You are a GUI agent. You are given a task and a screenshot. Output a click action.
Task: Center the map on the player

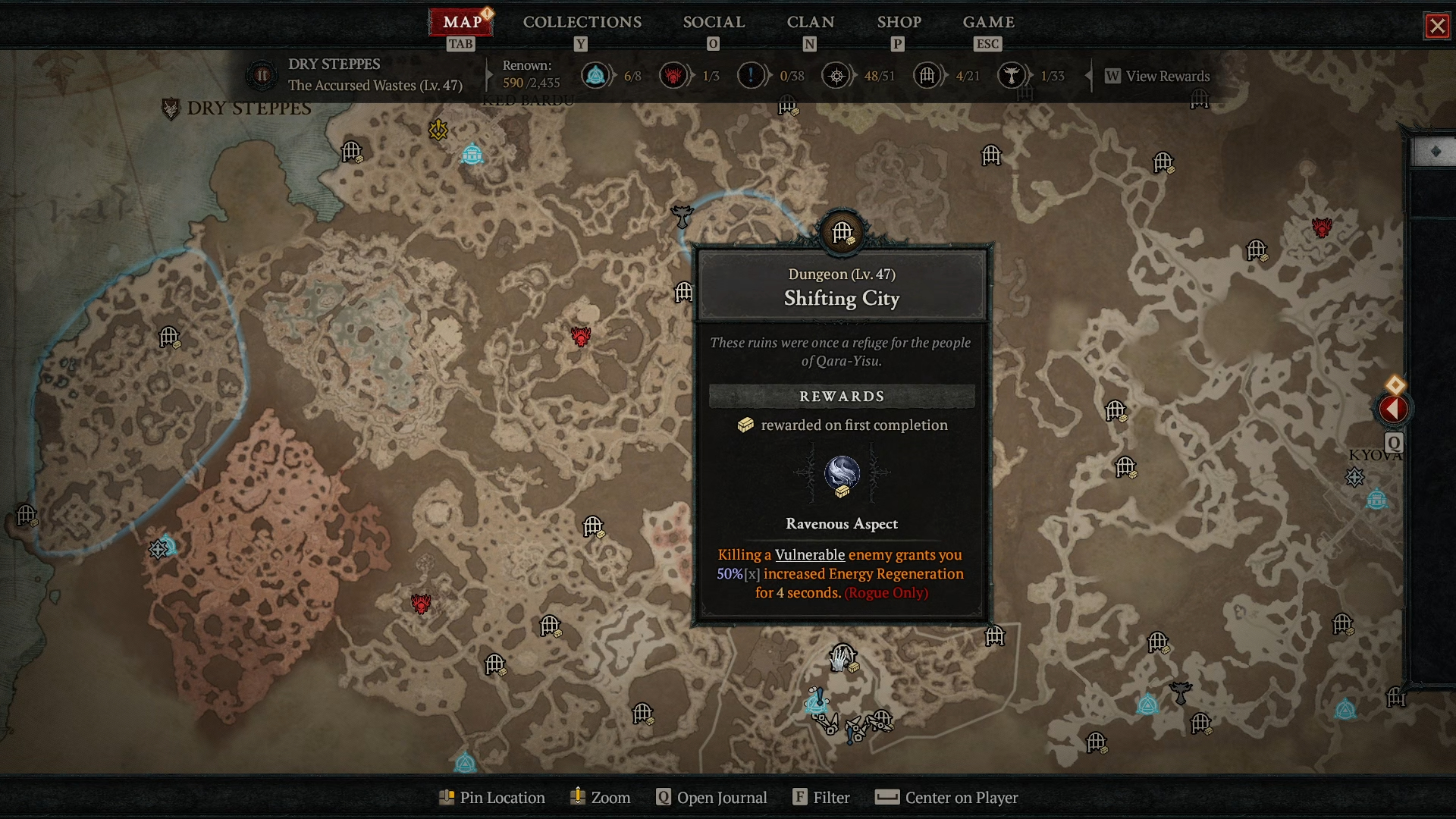coord(946,797)
